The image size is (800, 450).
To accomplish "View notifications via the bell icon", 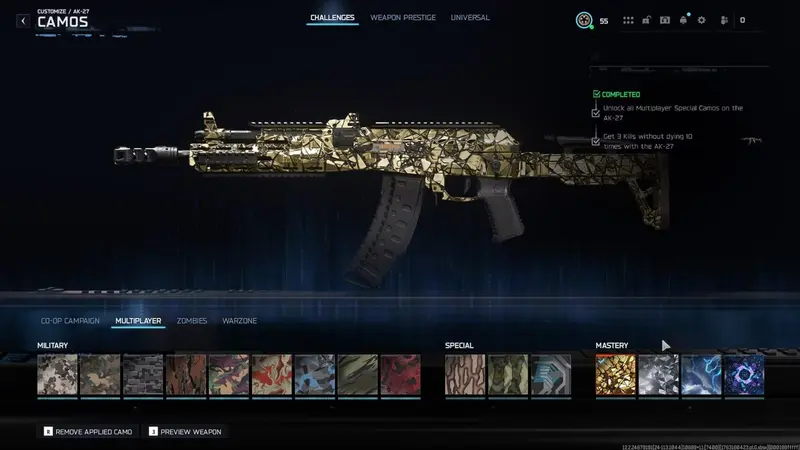I will 683,20.
